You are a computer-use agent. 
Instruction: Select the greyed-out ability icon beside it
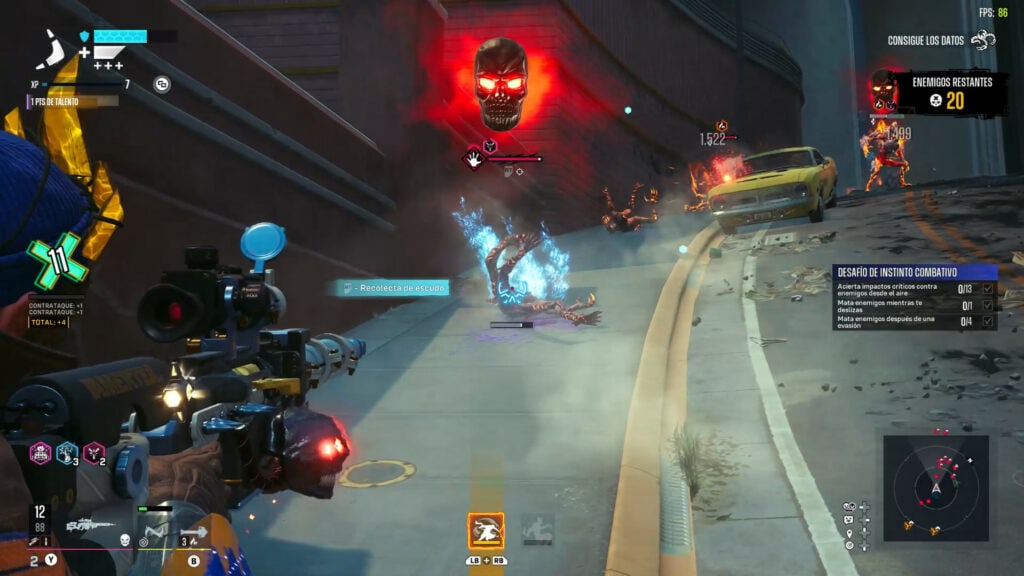[x=537, y=530]
